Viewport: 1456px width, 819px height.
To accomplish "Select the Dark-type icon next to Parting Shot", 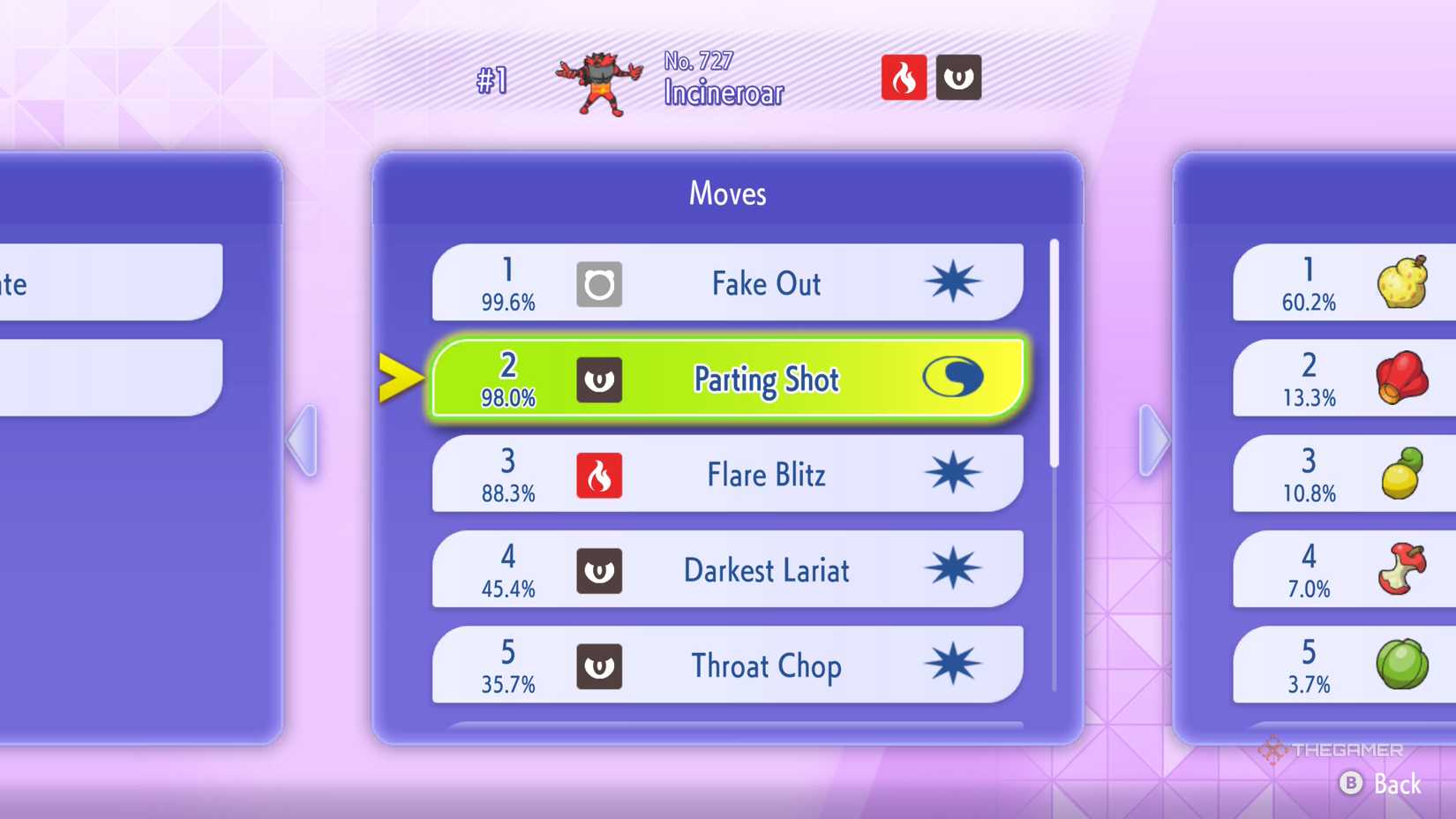I will (x=600, y=379).
